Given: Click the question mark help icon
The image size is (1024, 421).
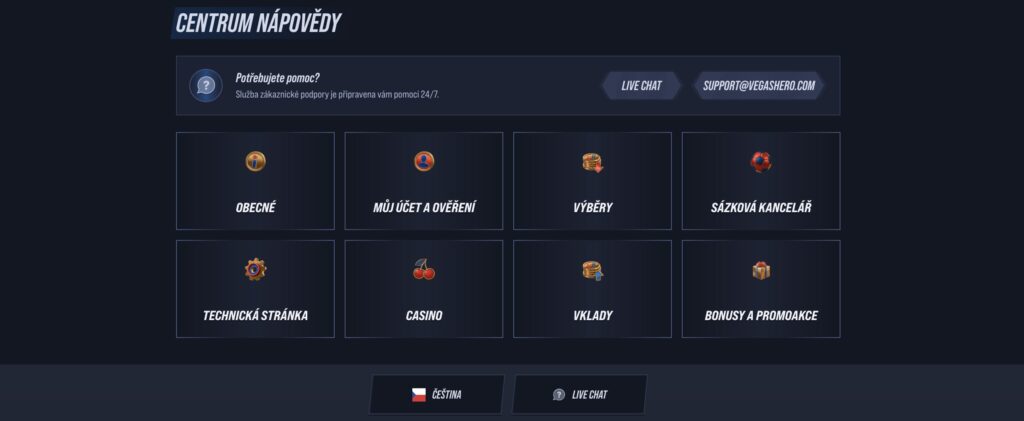Looking at the screenshot, I should click(x=206, y=86).
